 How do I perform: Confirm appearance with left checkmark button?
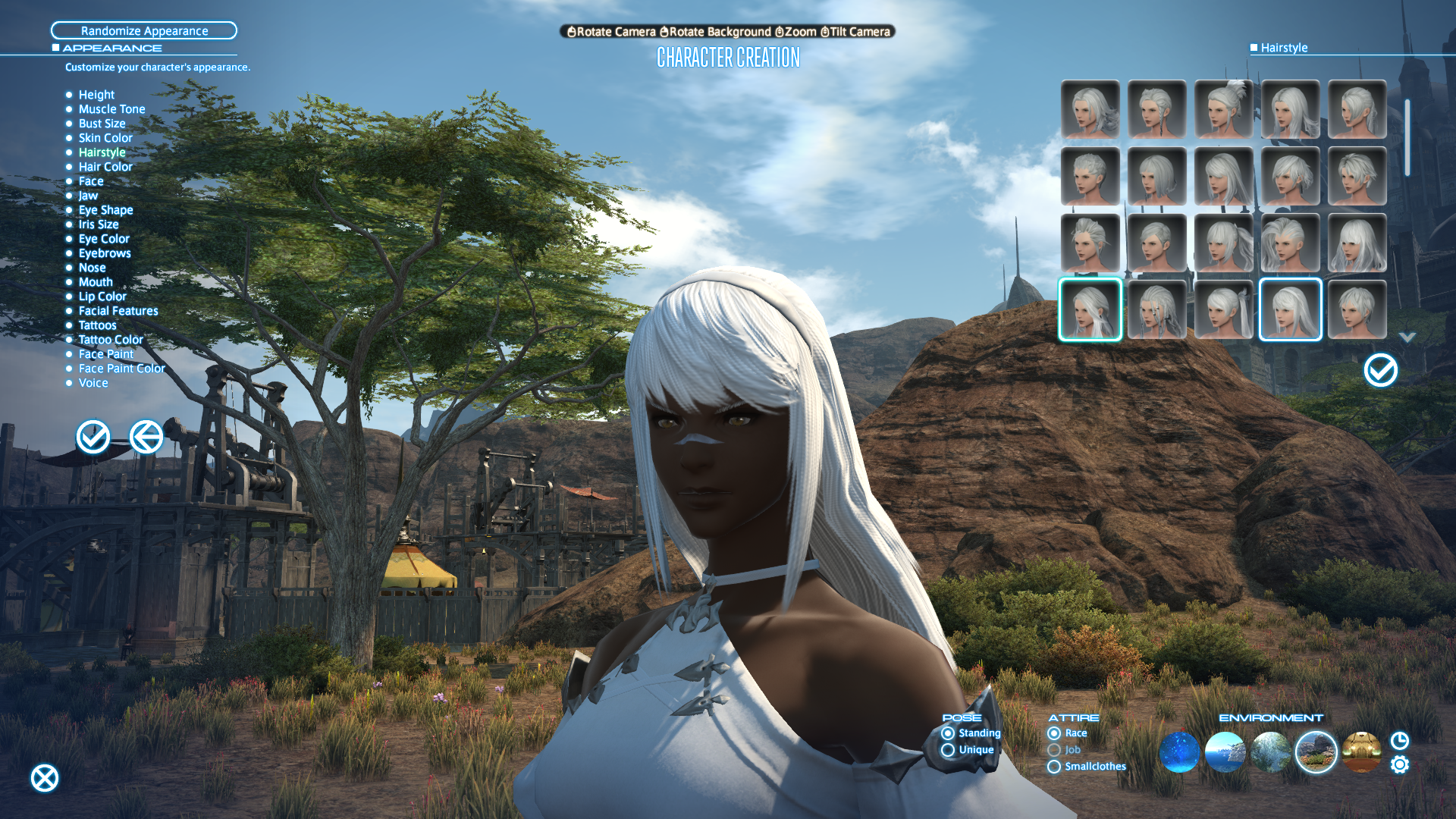pyautogui.click(x=93, y=437)
